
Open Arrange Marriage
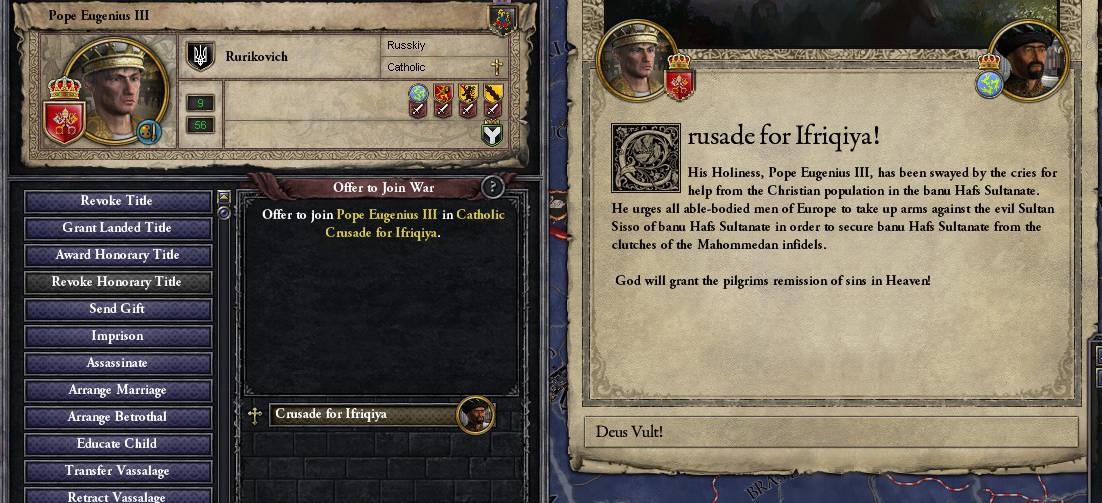point(117,390)
